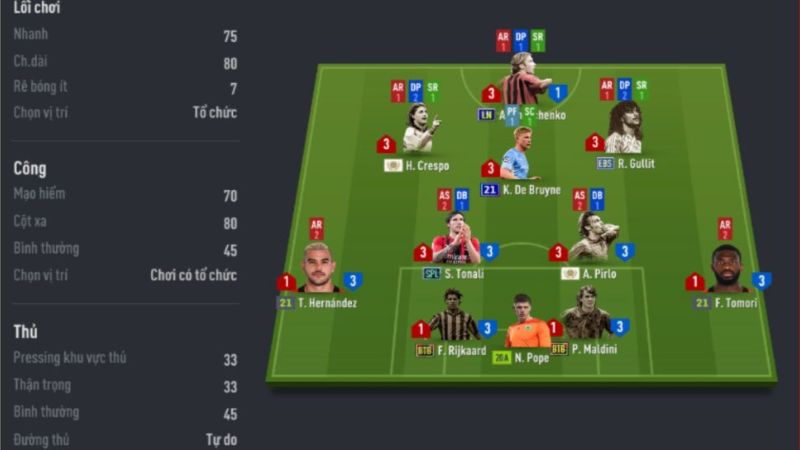Choose F. Tomori right back
Image resolution: width=800 pixels, height=450 pixels.
click(x=727, y=269)
